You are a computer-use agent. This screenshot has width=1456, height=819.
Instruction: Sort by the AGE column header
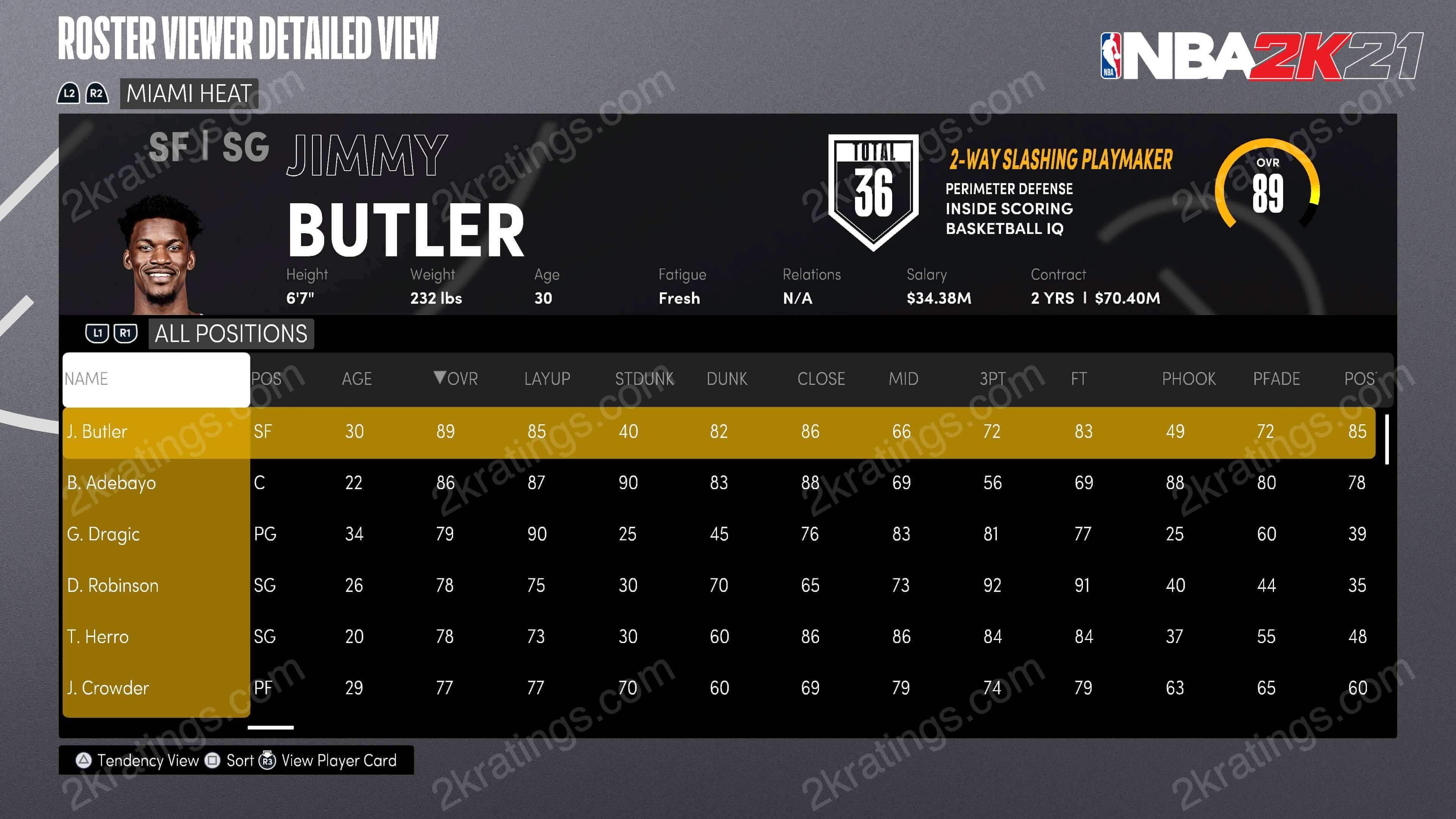357,379
